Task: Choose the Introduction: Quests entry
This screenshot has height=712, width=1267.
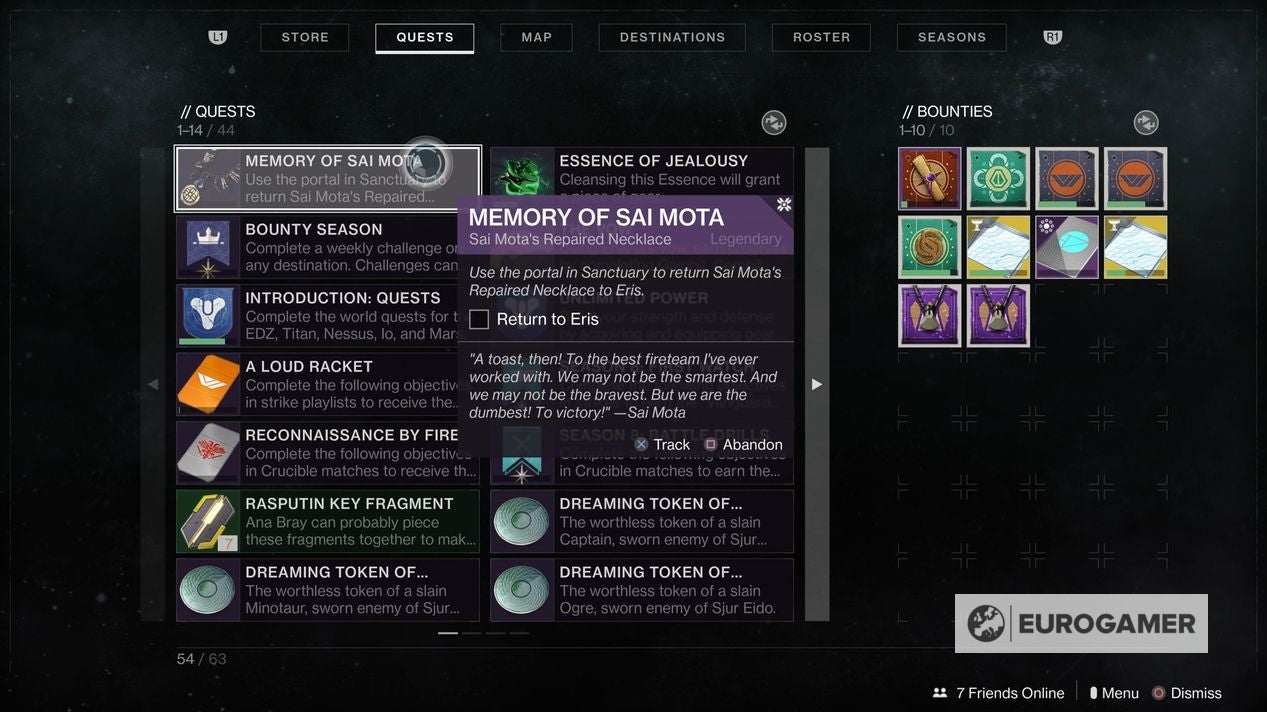Action: pos(327,316)
